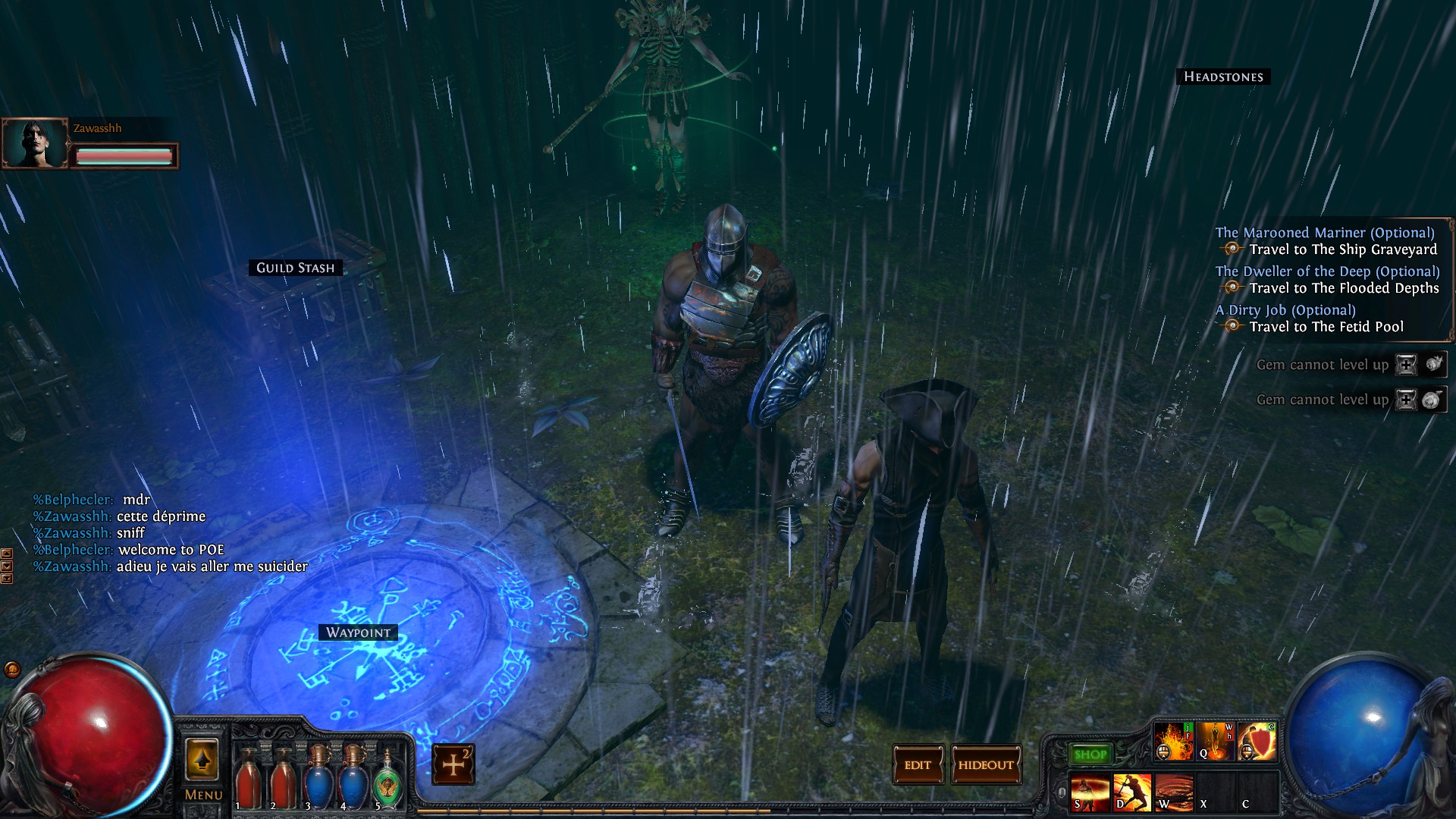Select the flaming figure skill on Q
The image size is (1456, 819).
click(x=1215, y=742)
